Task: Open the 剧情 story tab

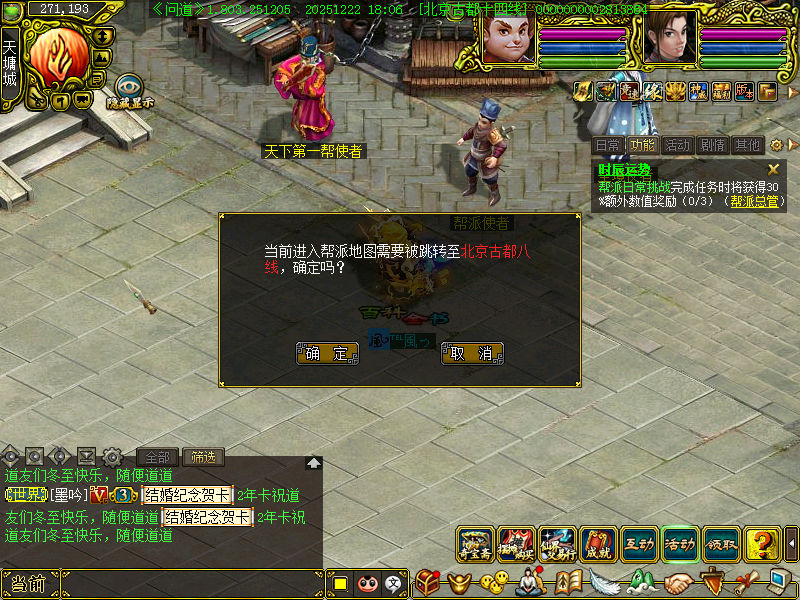Action: point(712,145)
